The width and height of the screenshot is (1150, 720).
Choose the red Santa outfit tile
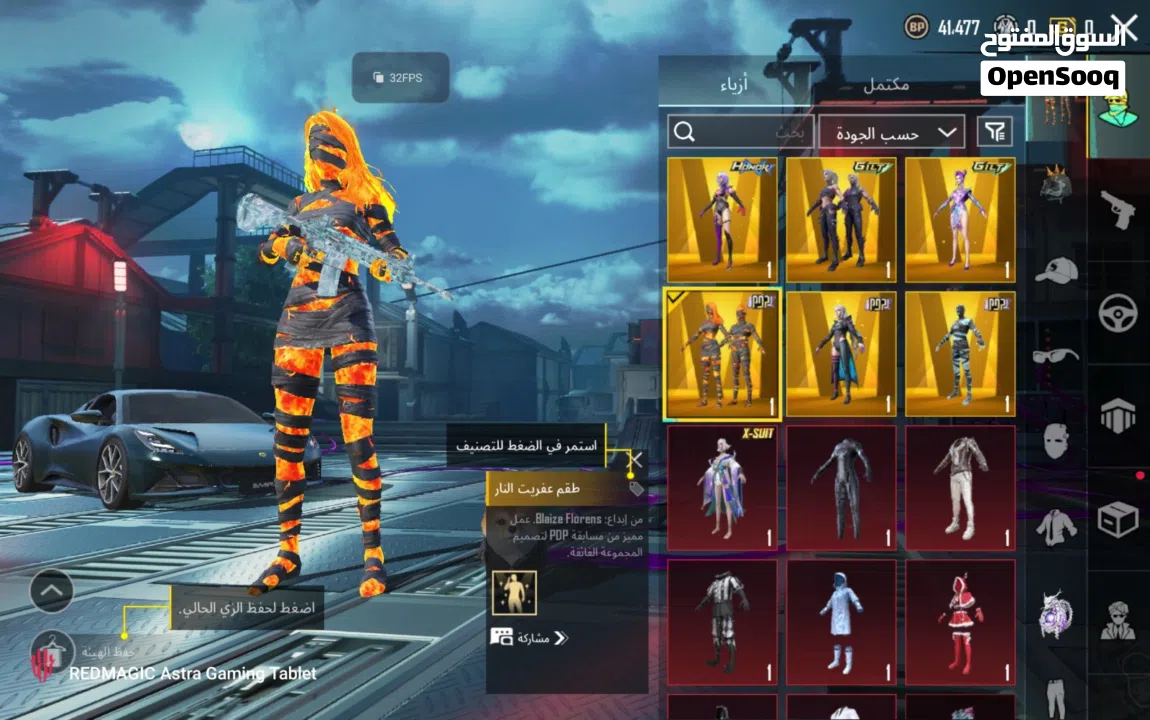pyautogui.click(x=960, y=622)
